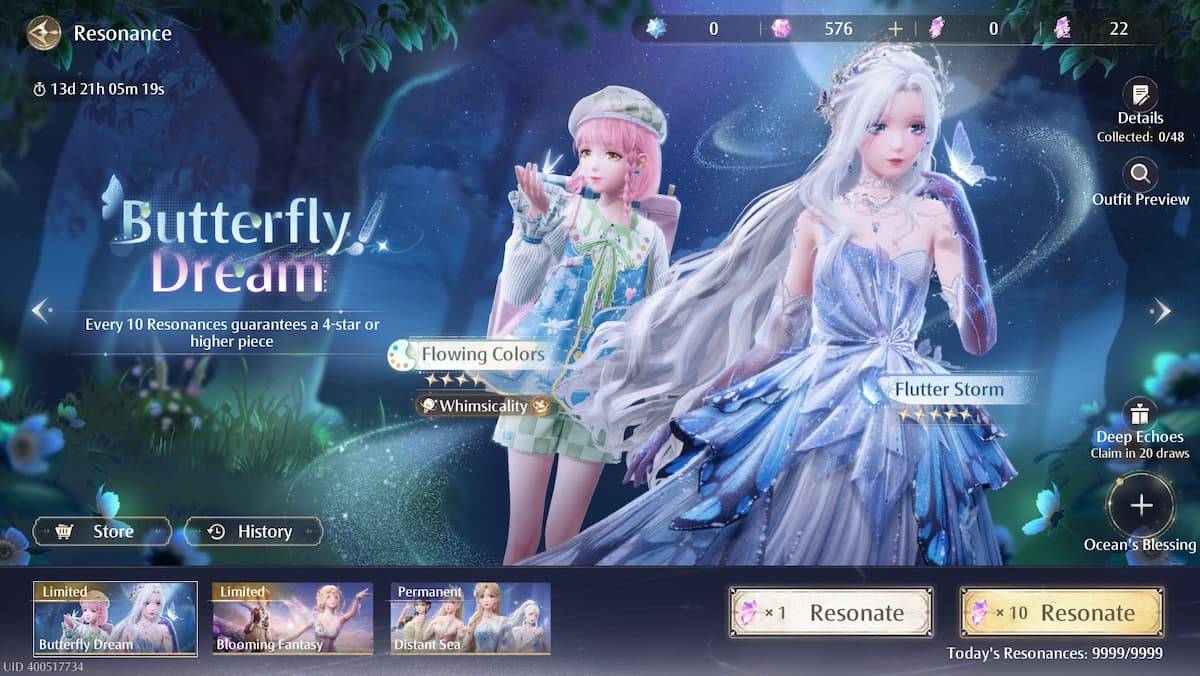
Task: Switch to the Distant Sea permanent banner
Action: click(x=470, y=619)
